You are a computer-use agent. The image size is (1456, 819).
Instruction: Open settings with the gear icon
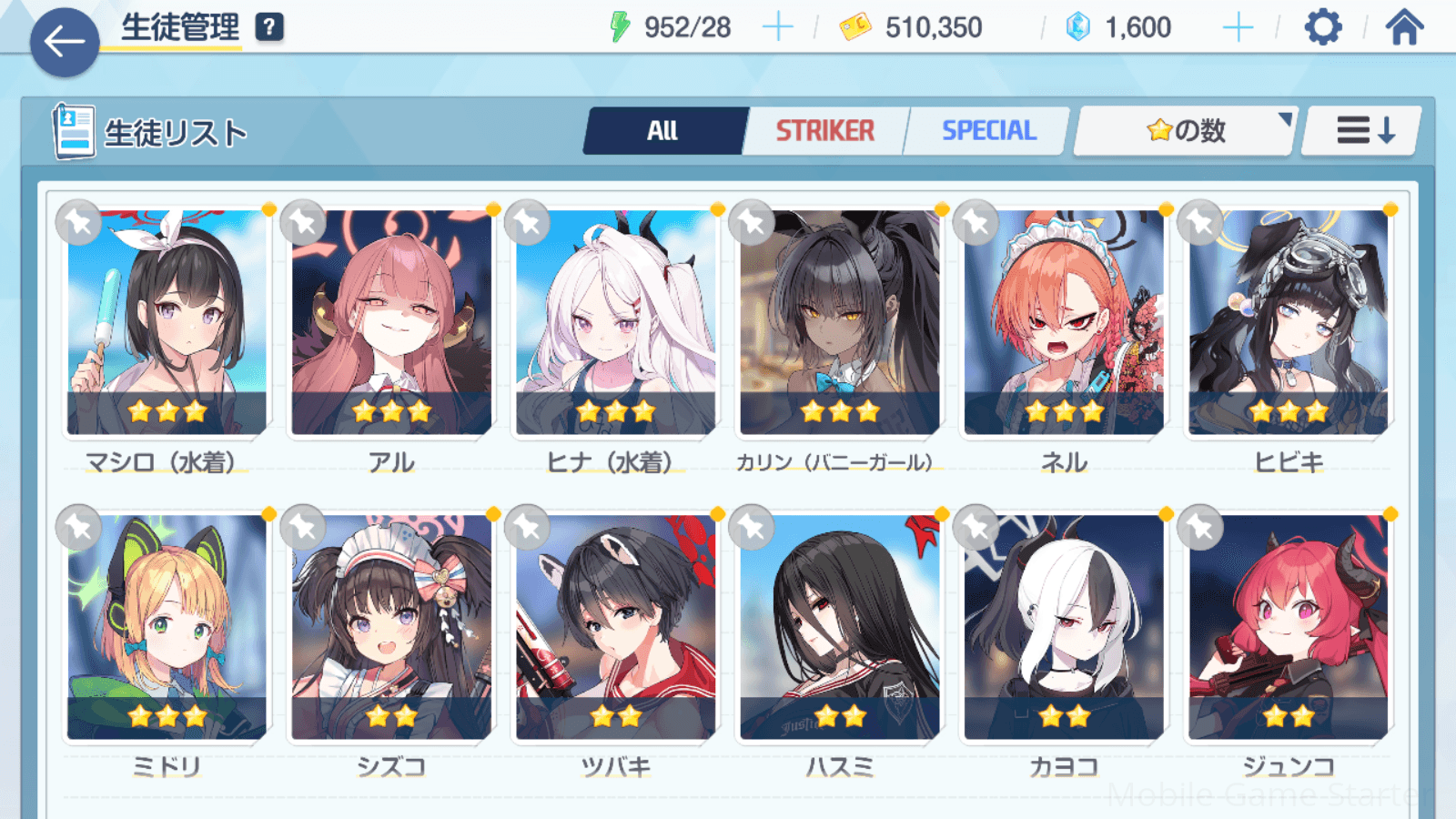pyautogui.click(x=1322, y=27)
